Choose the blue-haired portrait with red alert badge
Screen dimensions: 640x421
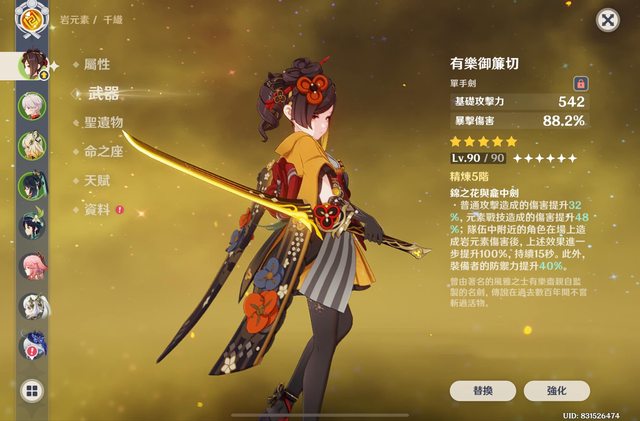[32, 345]
